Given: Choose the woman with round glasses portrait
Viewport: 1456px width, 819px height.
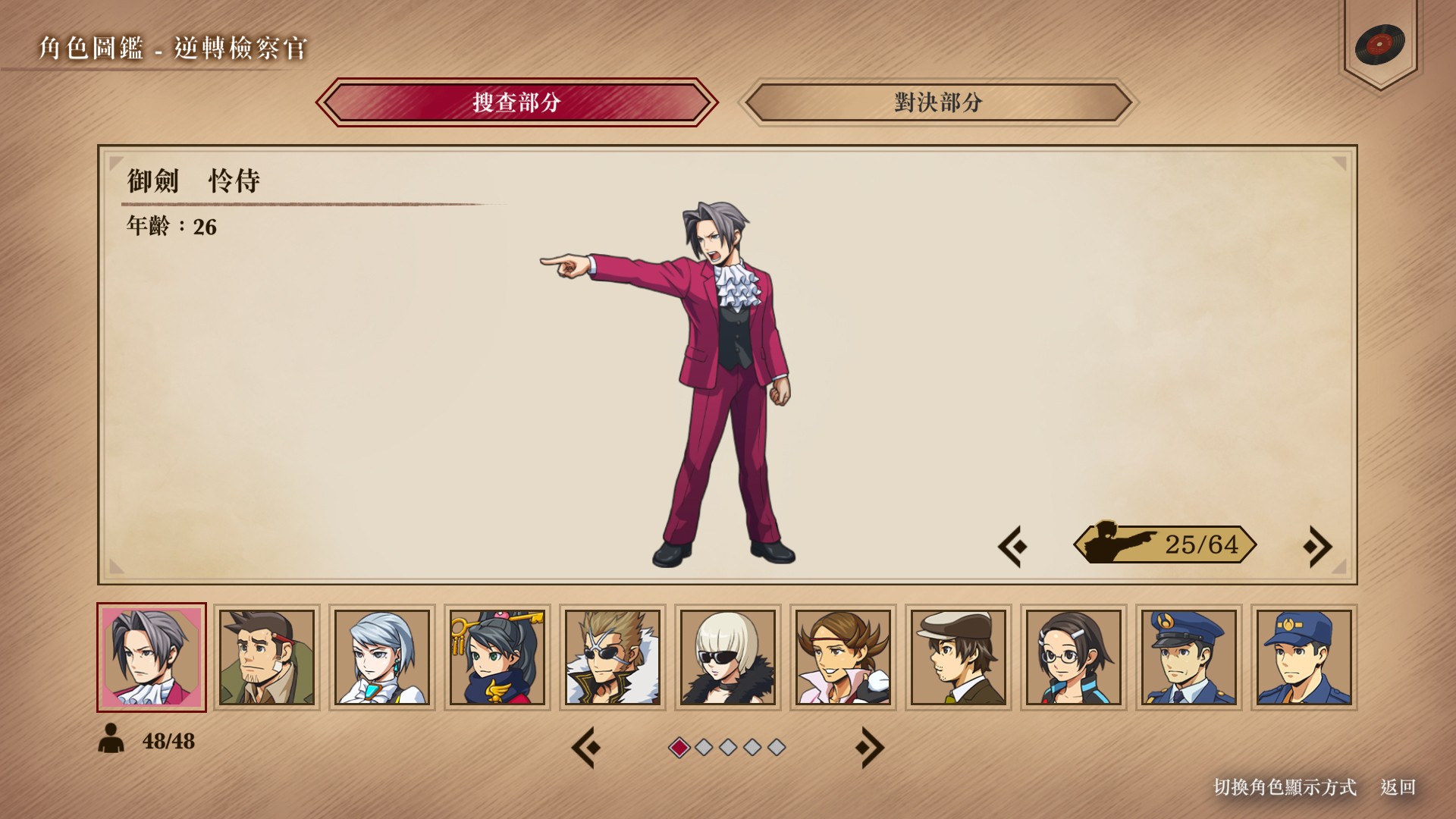Looking at the screenshot, I should [x=1074, y=657].
